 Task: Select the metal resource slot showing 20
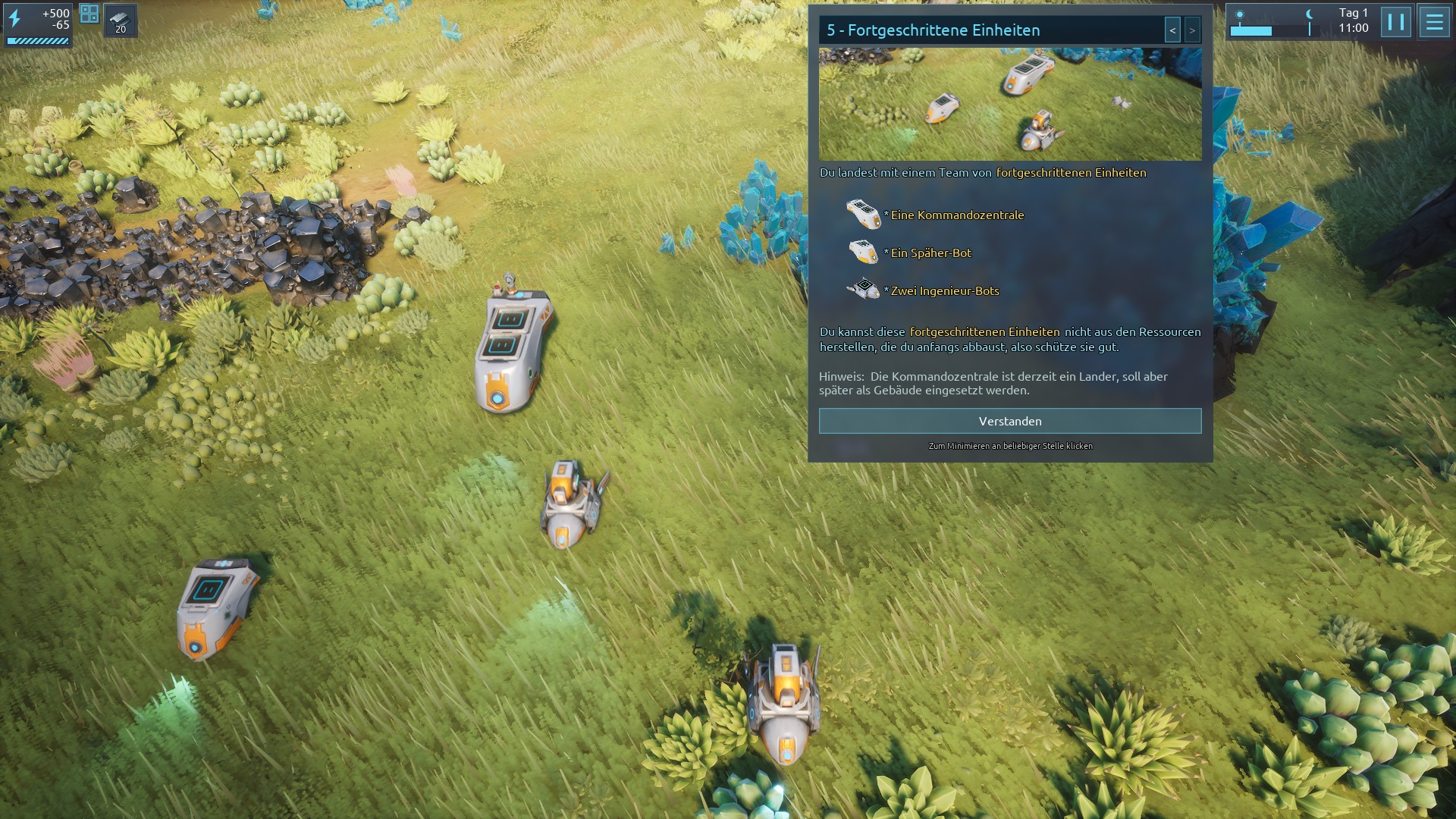[x=121, y=20]
